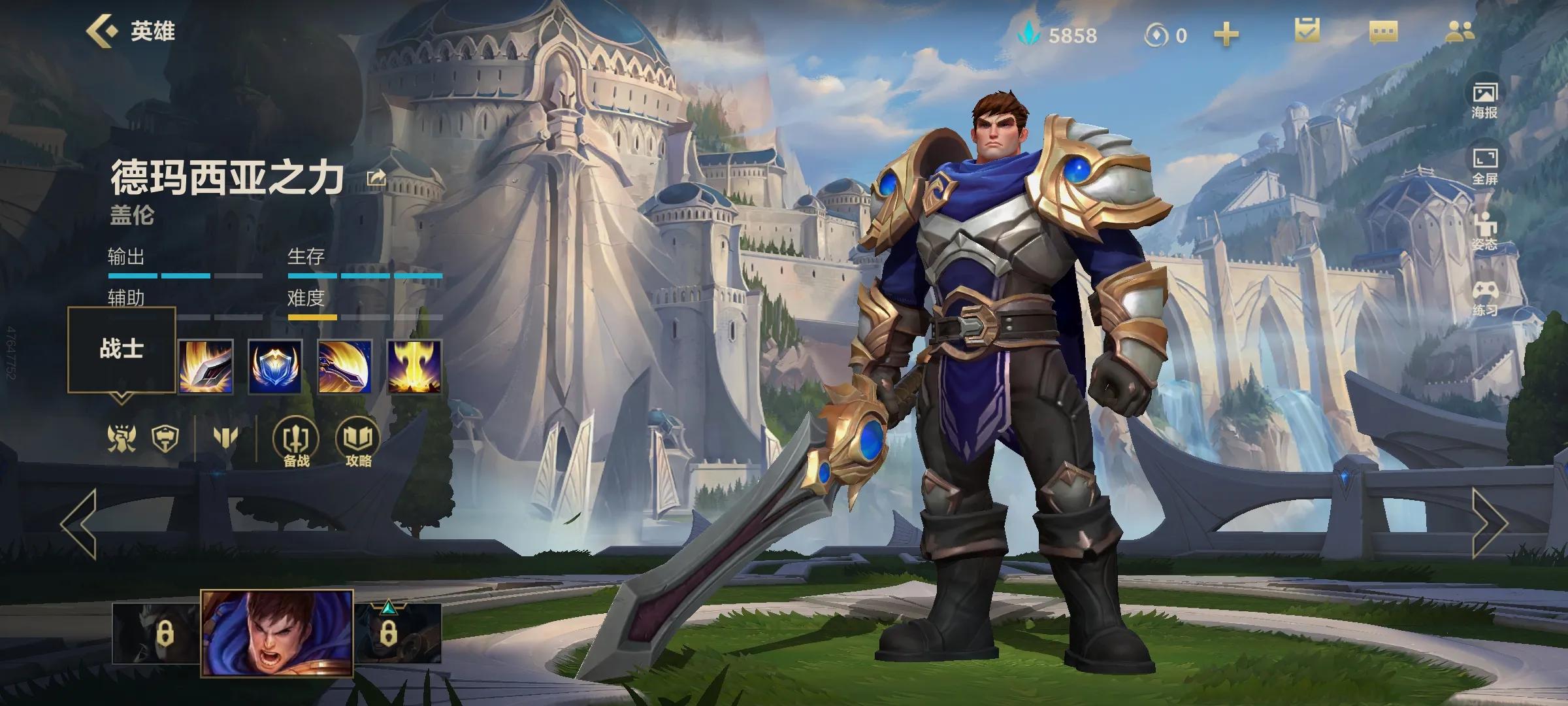
Task: Switch to 全屏 fullscreen view
Action: pos(1484,165)
